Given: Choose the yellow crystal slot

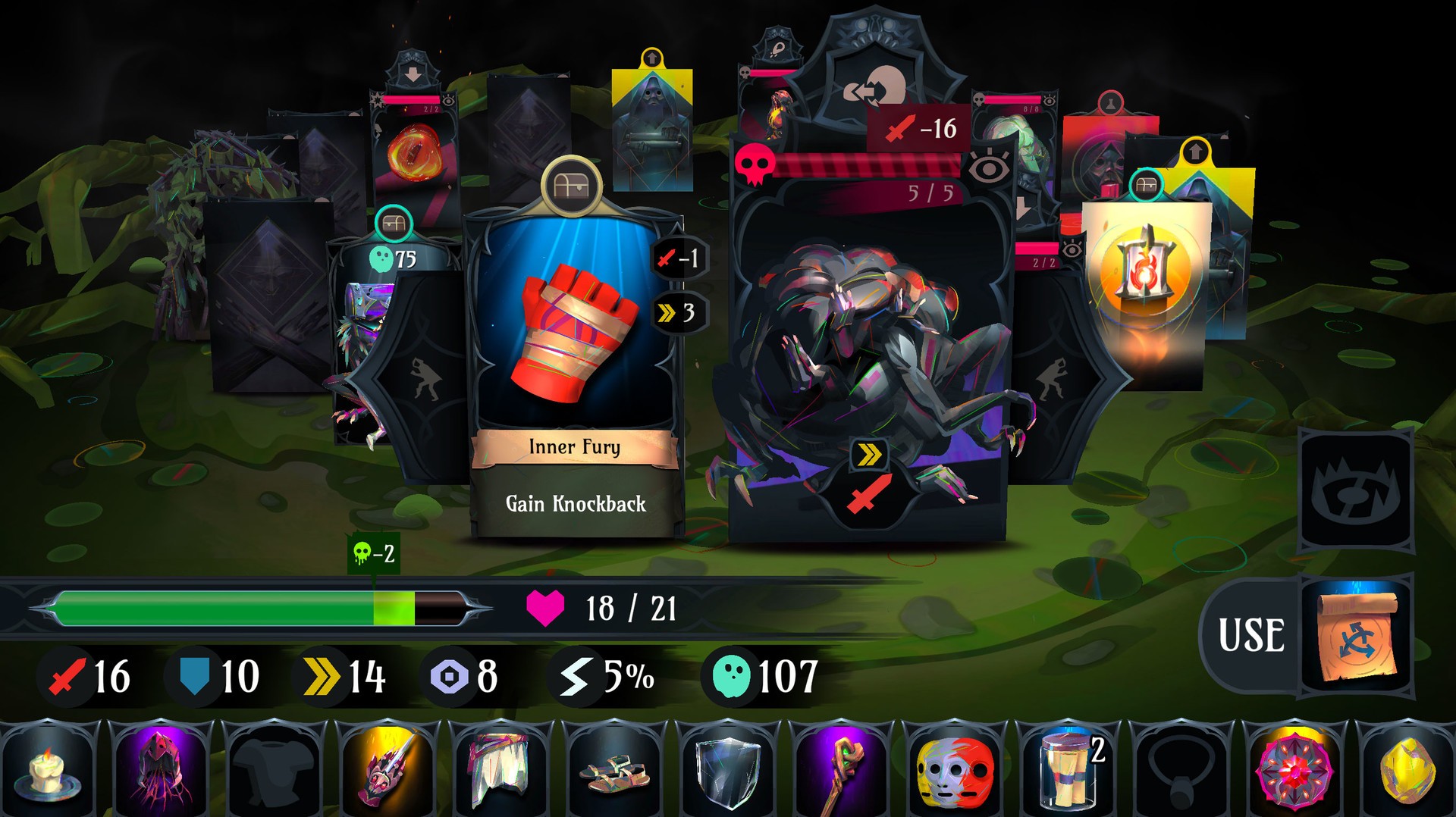Looking at the screenshot, I should click(1407, 769).
